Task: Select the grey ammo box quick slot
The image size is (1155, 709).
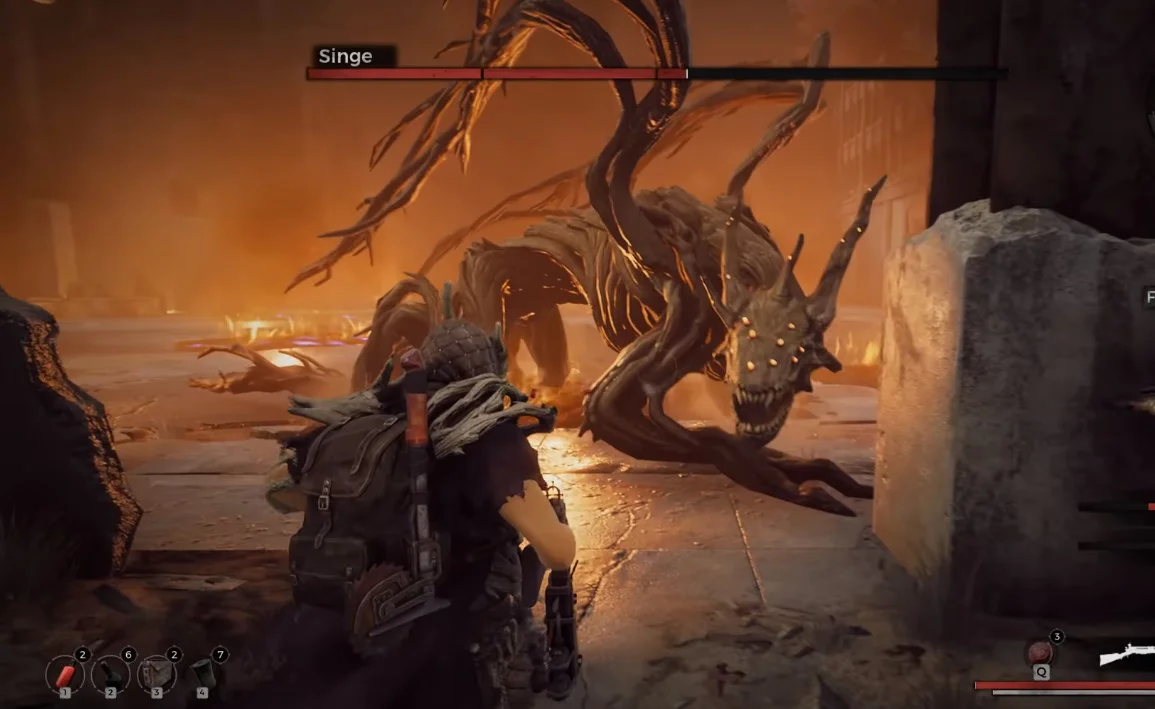Action: tap(156, 674)
